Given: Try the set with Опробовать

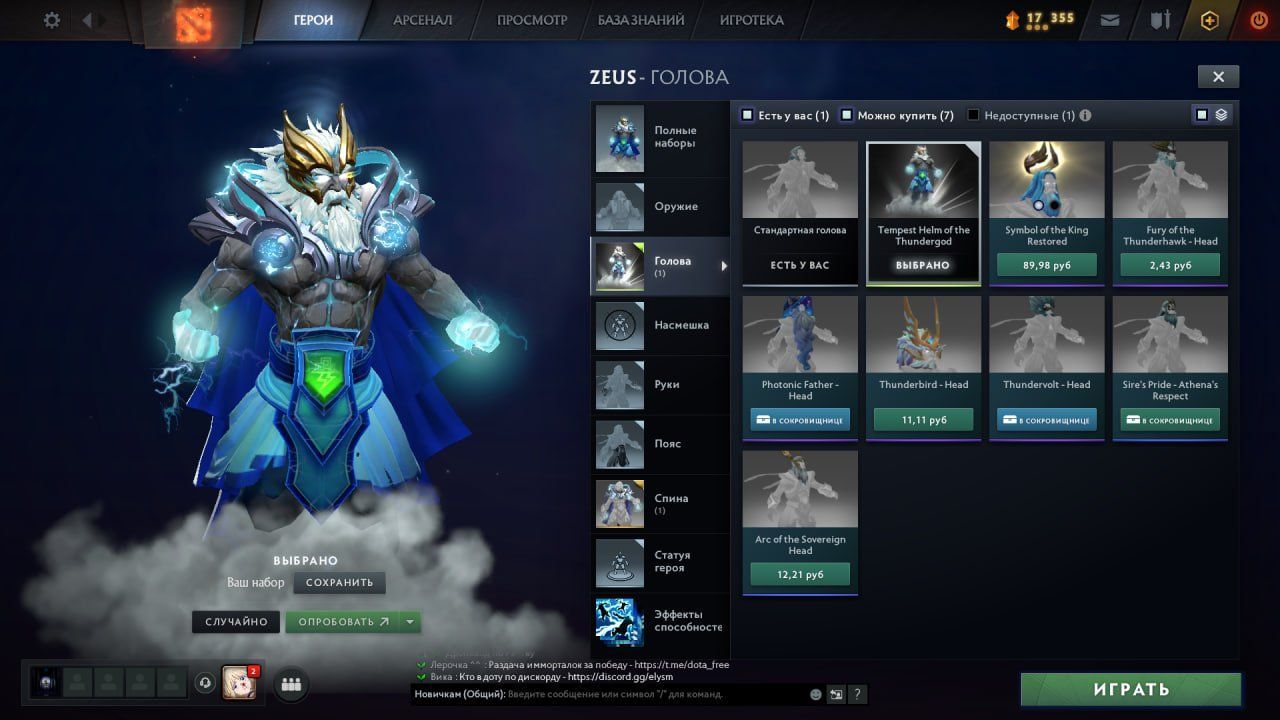Looking at the screenshot, I should (x=342, y=622).
